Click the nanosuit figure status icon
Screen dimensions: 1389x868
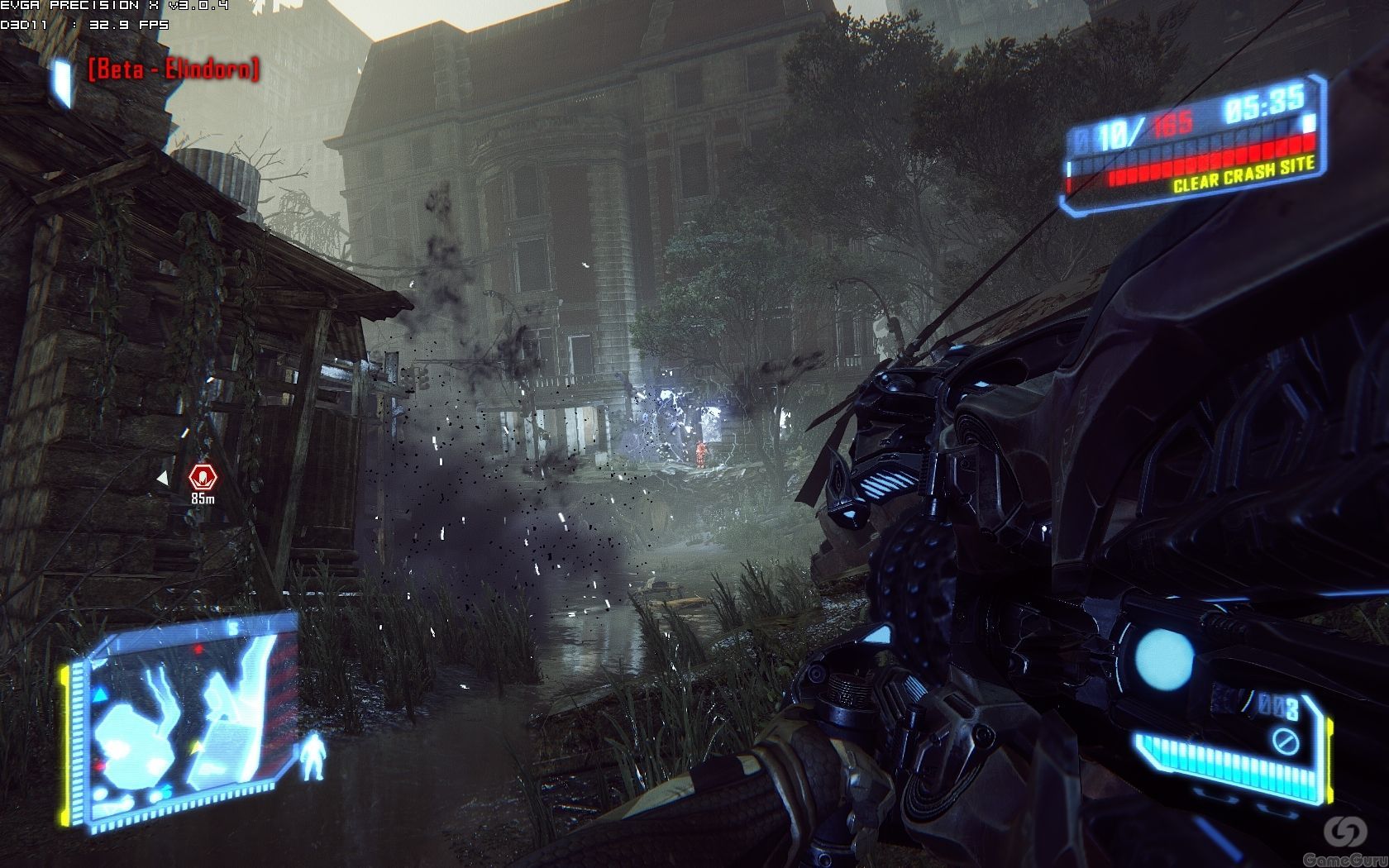(x=313, y=756)
